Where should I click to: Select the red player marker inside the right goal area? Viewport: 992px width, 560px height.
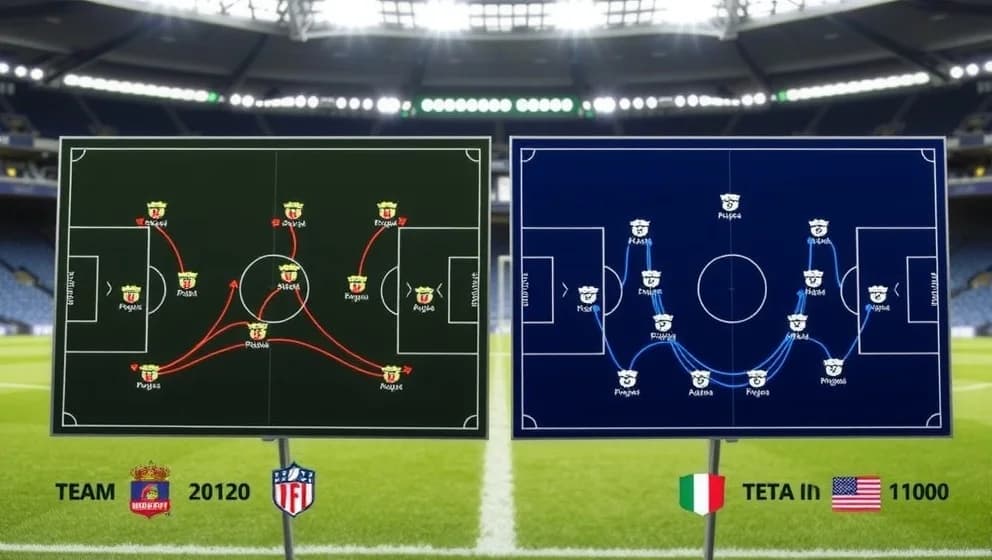coord(424,295)
